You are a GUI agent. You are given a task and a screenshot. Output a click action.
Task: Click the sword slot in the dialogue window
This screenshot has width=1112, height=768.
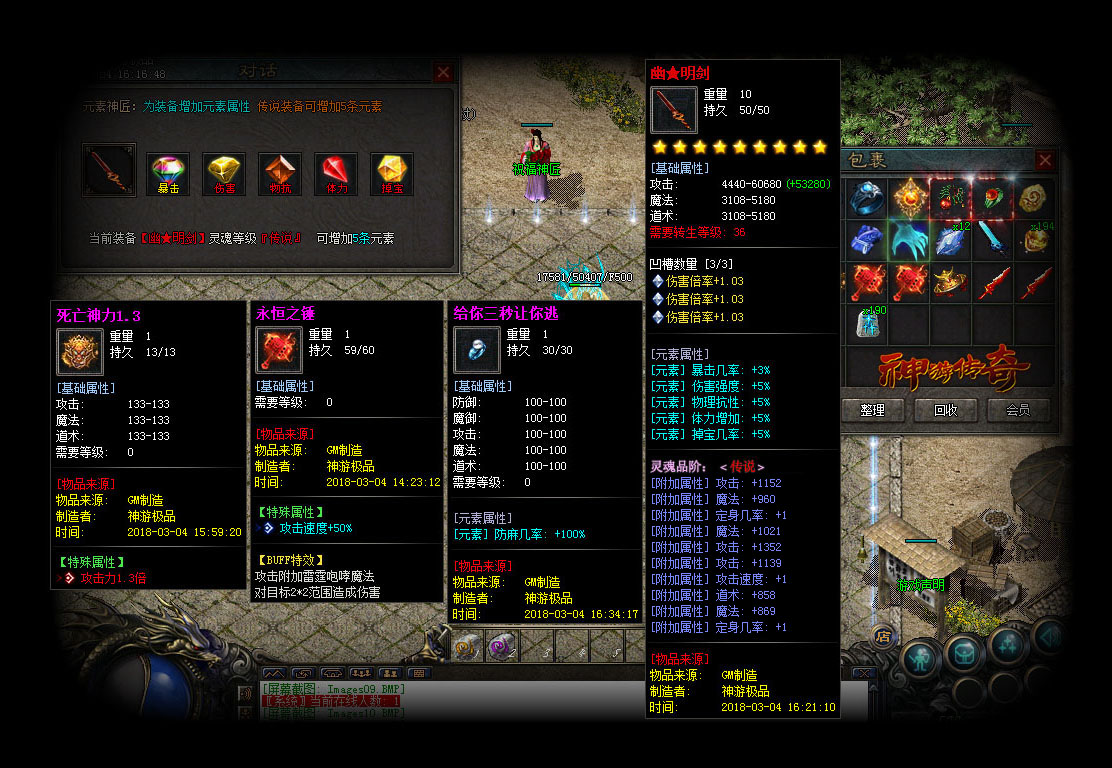(x=108, y=169)
